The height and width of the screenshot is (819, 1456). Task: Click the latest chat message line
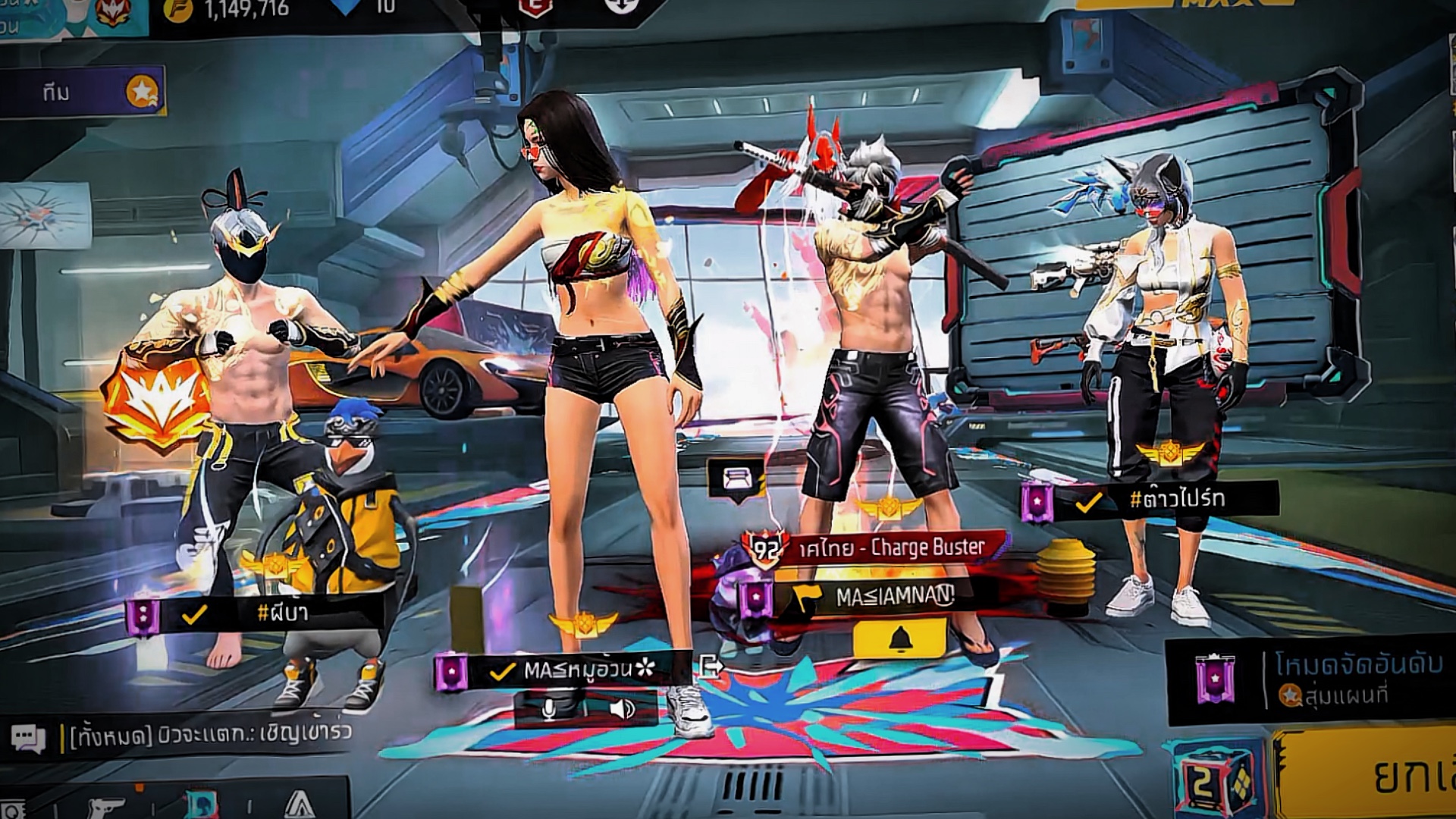210,734
